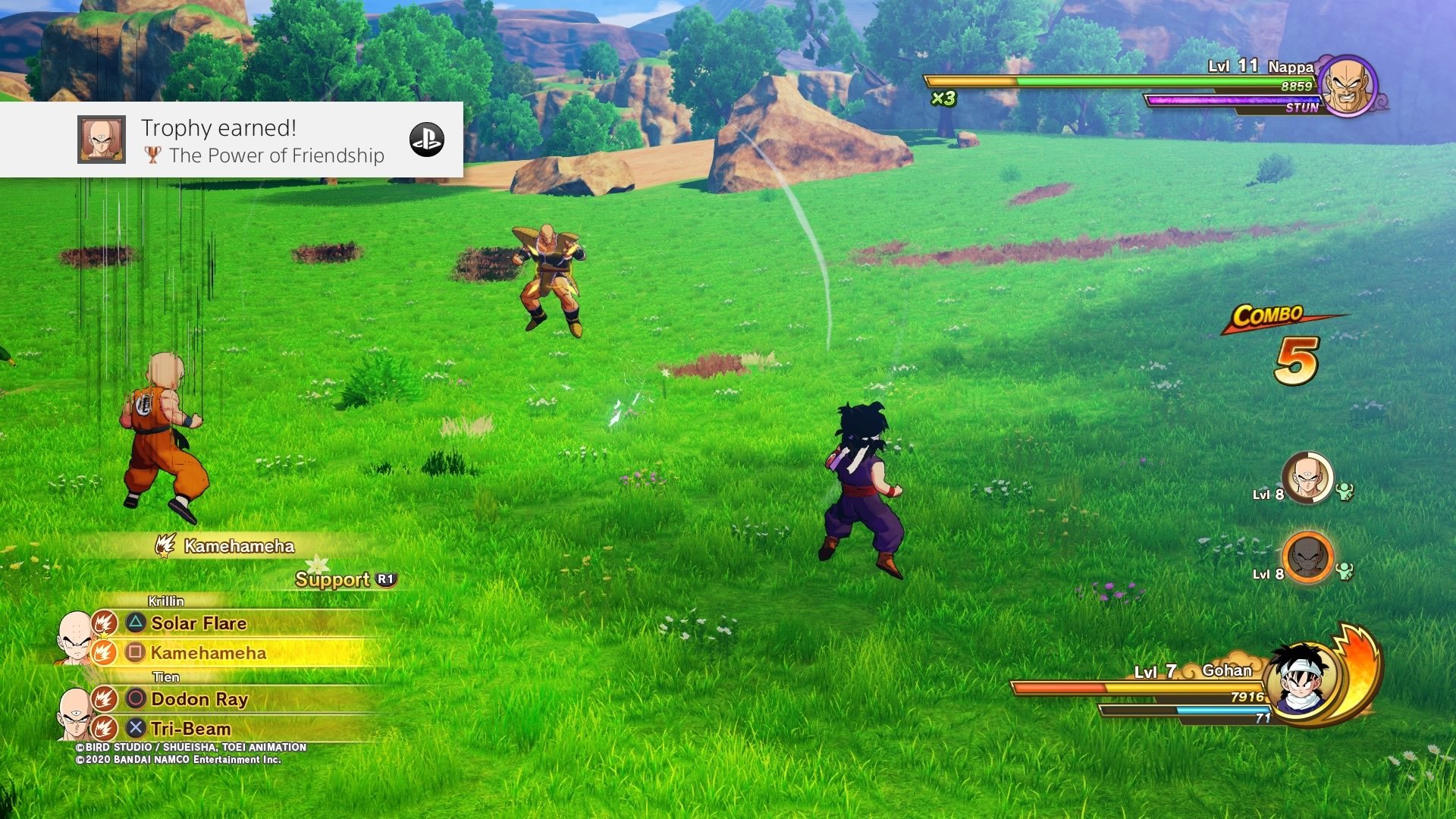Click the trophy notification's character thumbnail
Viewport: 1456px width, 819px height.
coord(102,140)
